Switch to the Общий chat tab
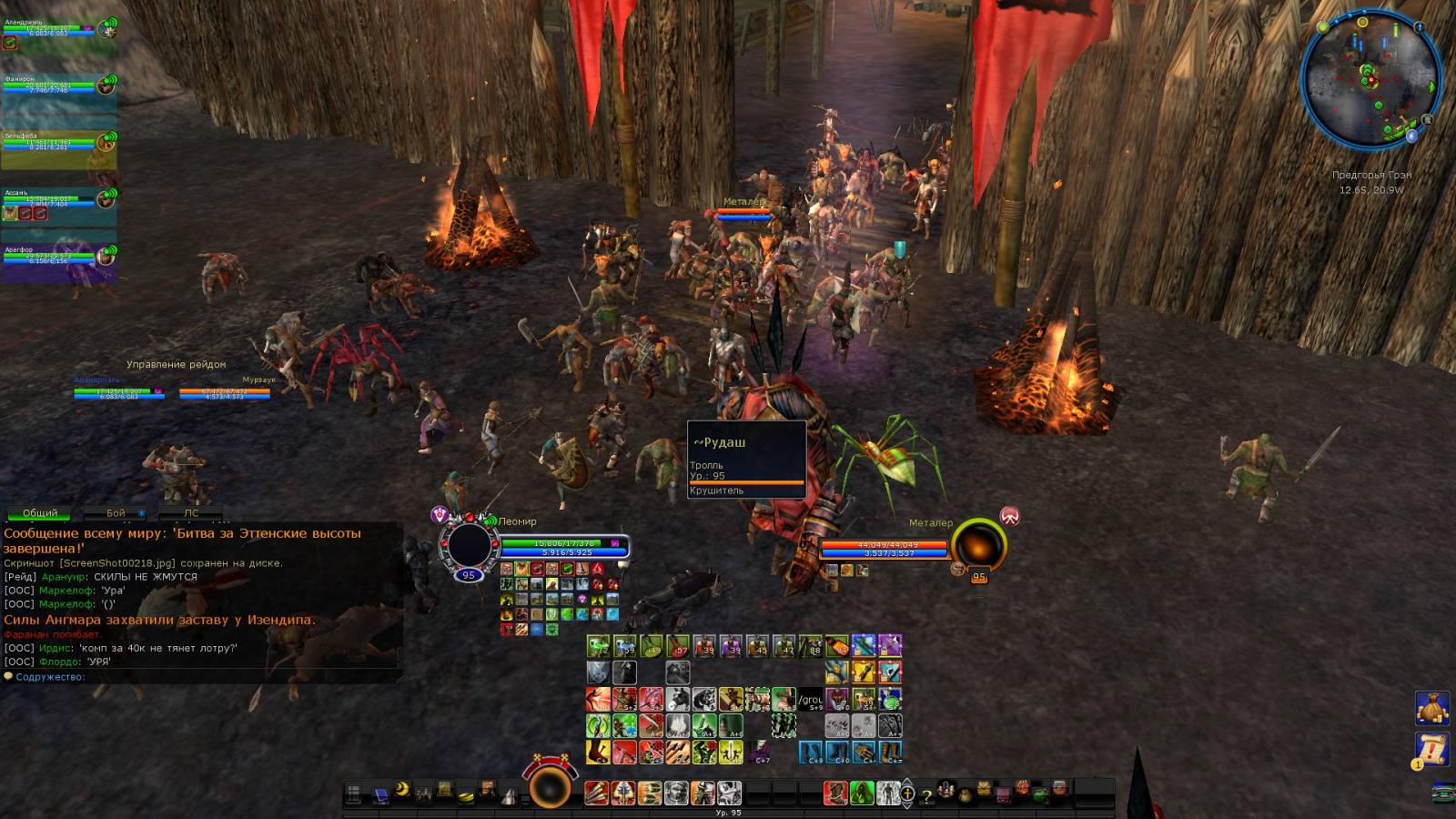1456x819 pixels. (x=40, y=513)
